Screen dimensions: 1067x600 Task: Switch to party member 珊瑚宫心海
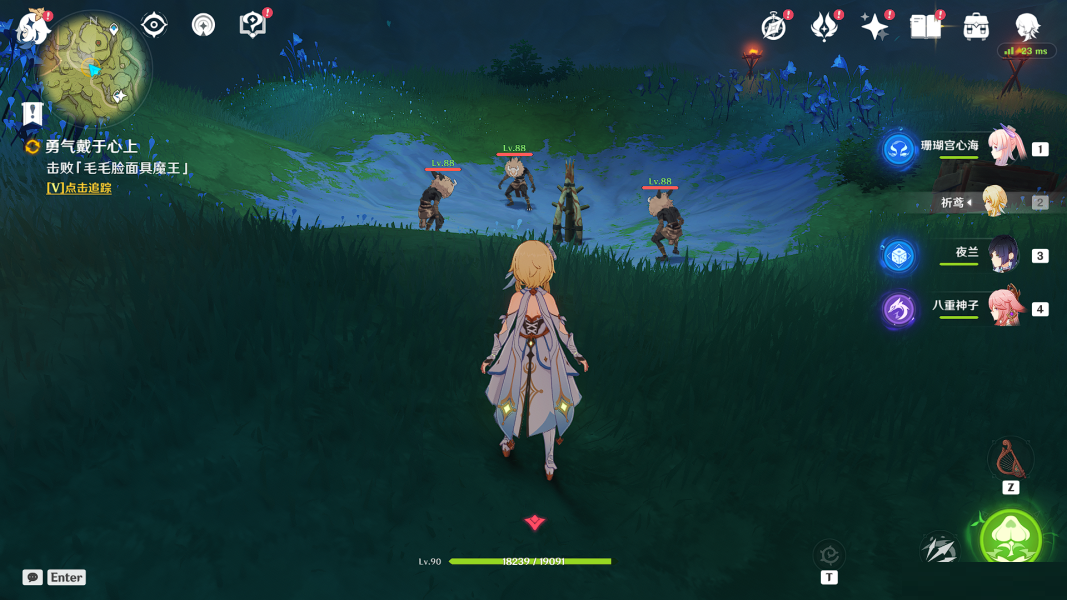tap(1002, 148)
